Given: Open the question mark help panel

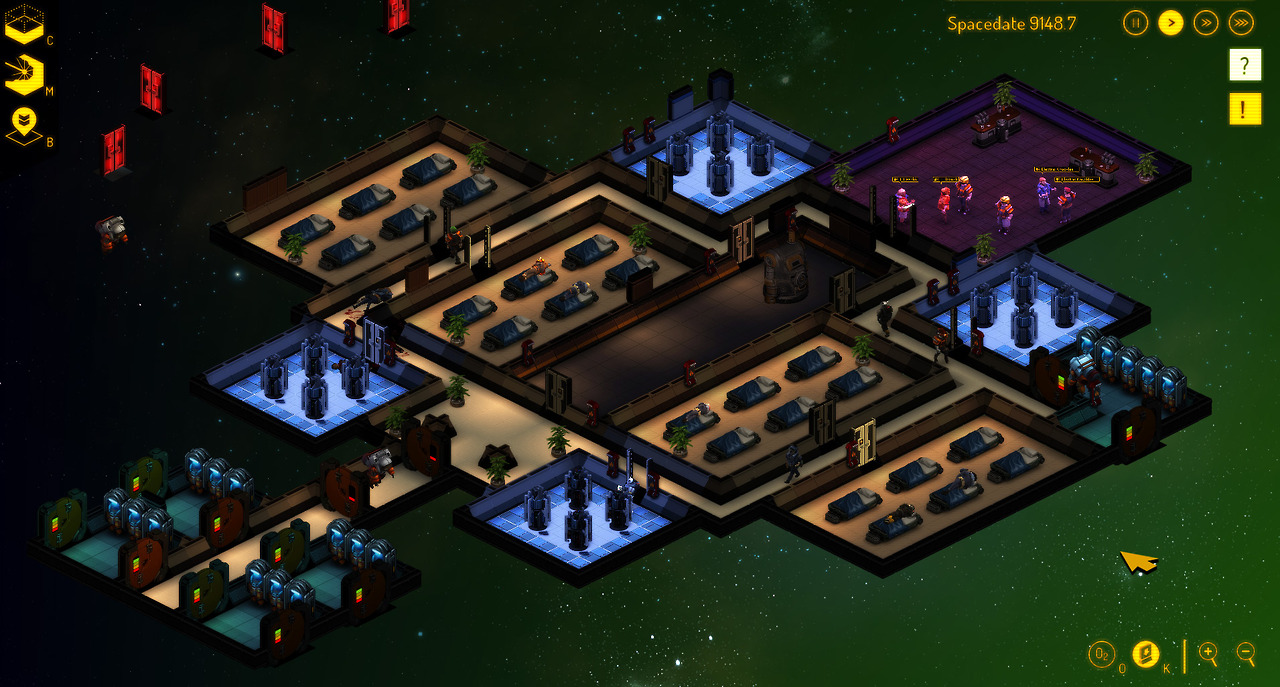Looking at the screenshot, I should point(1244,65).
